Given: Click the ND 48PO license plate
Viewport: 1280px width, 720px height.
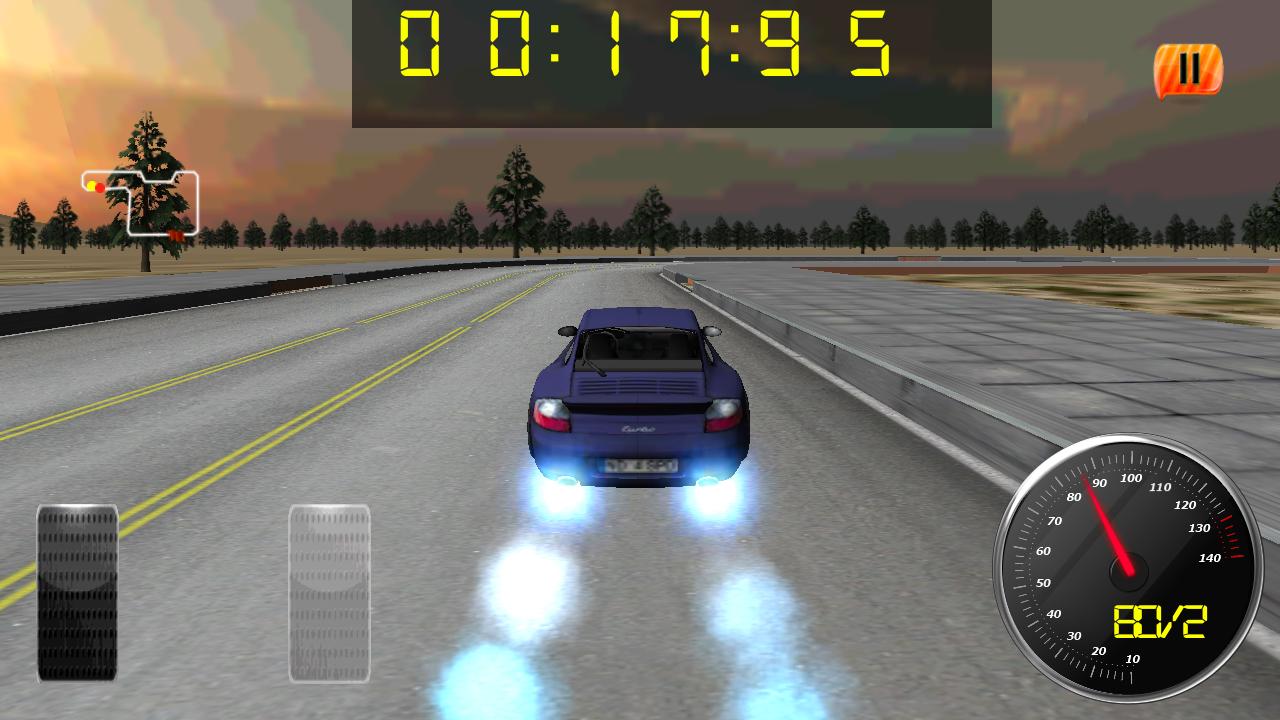Looking at the screenshot, I should (x=640, y=466).
